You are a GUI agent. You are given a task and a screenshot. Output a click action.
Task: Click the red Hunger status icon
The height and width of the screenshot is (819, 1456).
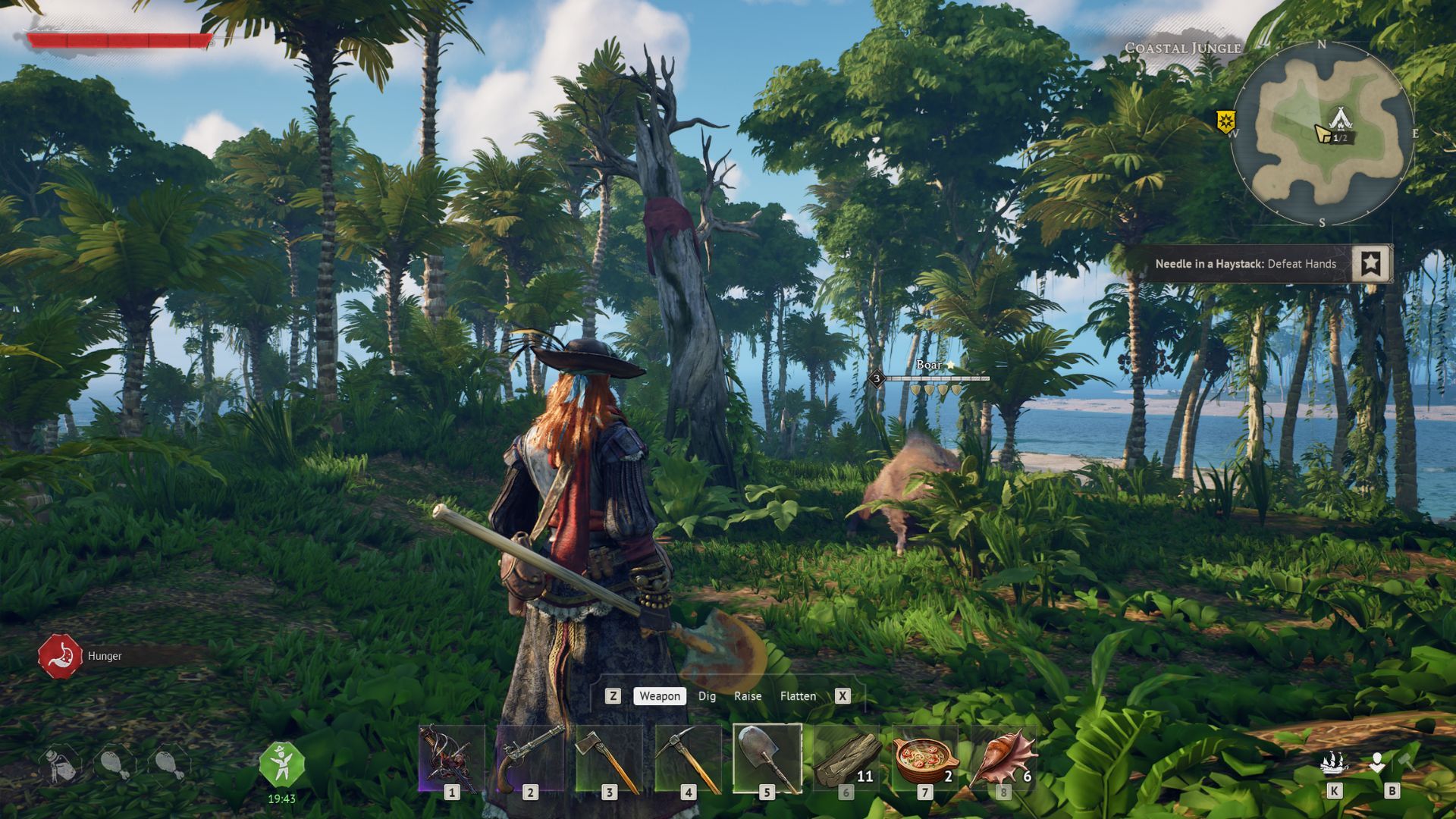[60, 656]
